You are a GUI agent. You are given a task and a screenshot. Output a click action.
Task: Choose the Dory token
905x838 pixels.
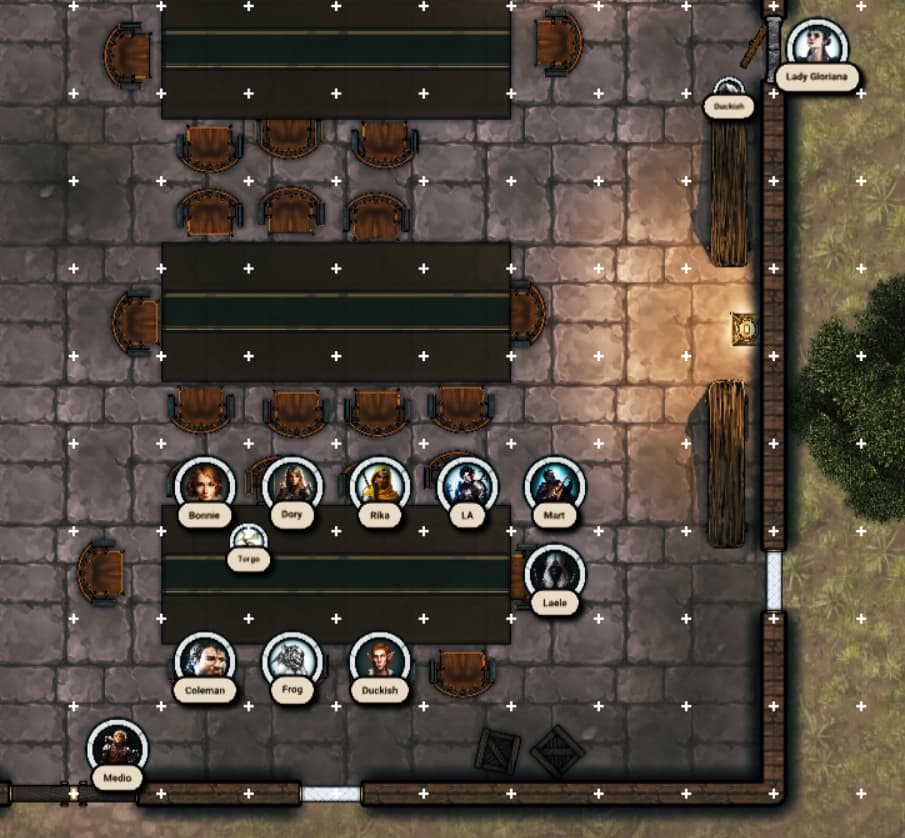pos(292,485)
